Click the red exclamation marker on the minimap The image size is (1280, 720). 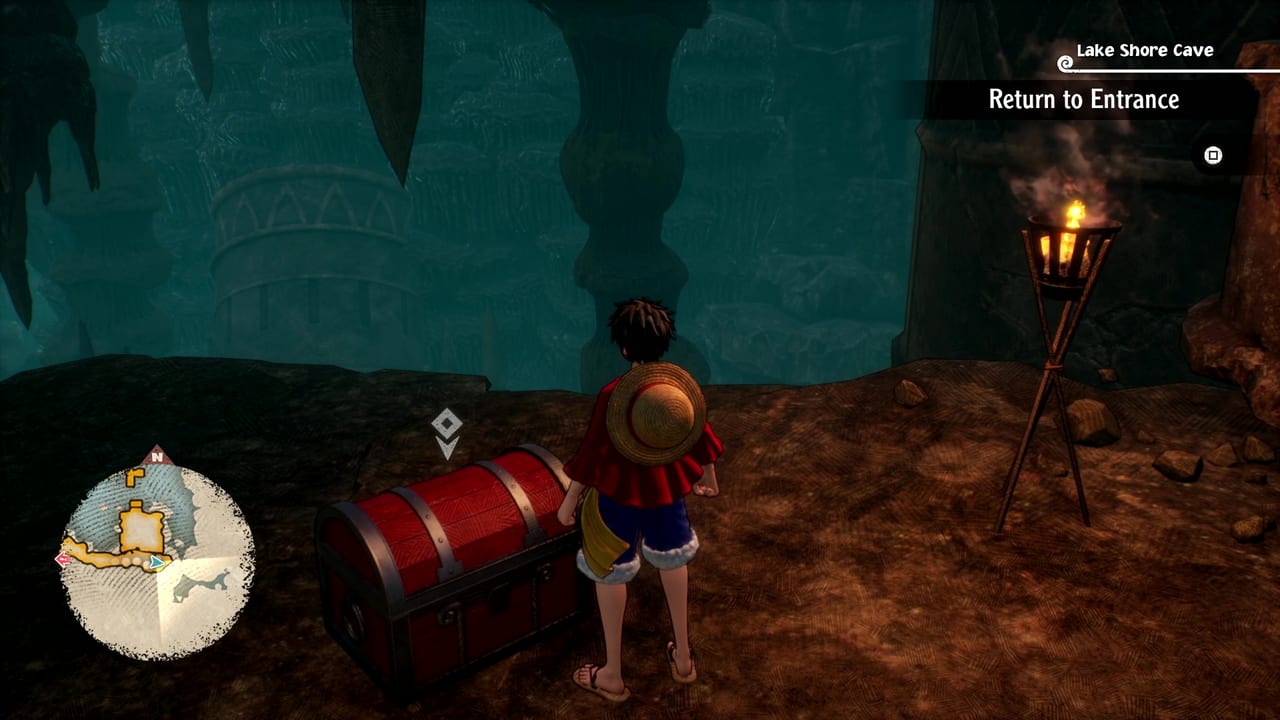click(62, 558)
